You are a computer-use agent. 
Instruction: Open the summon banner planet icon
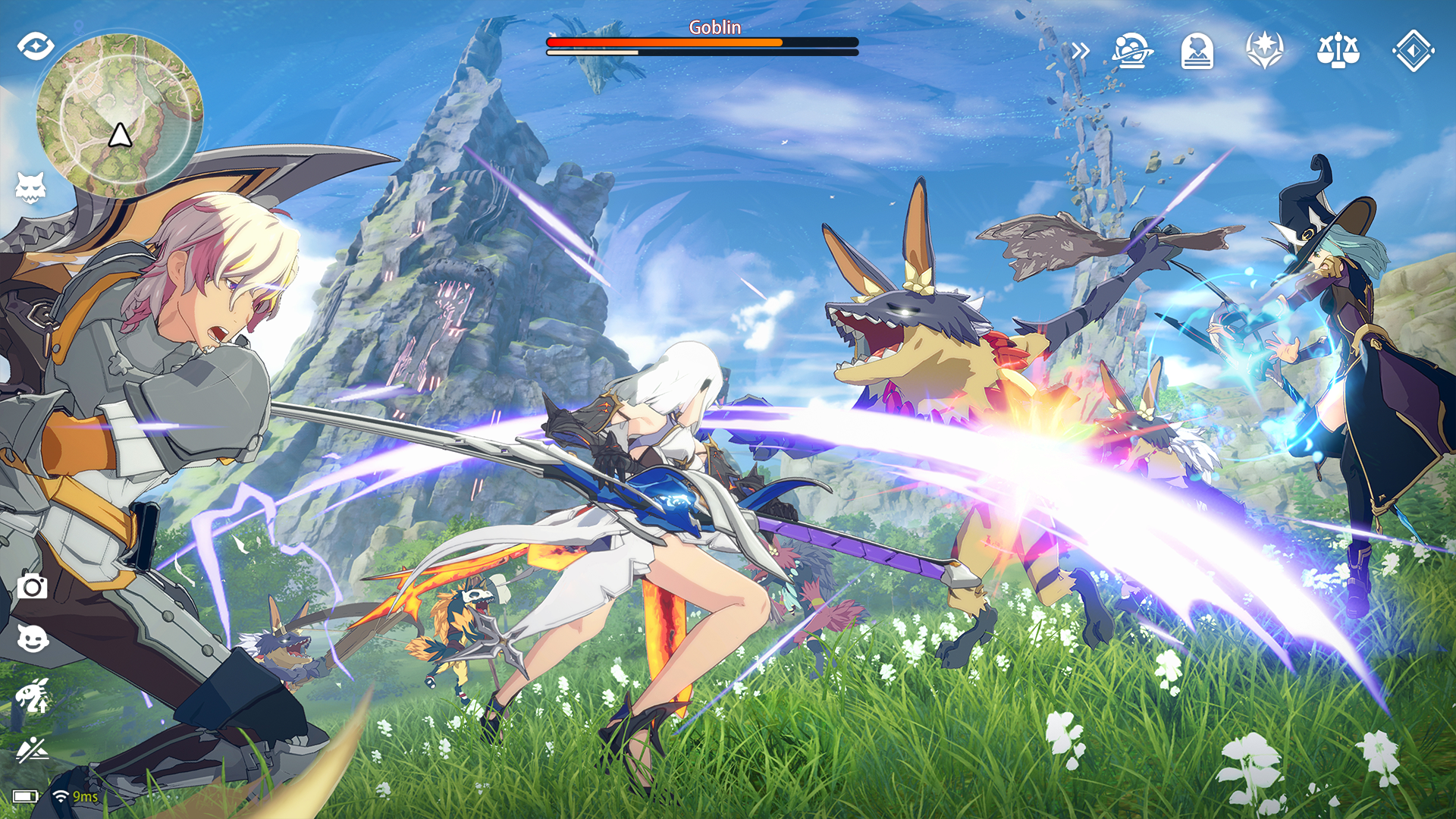(1129, 51)
